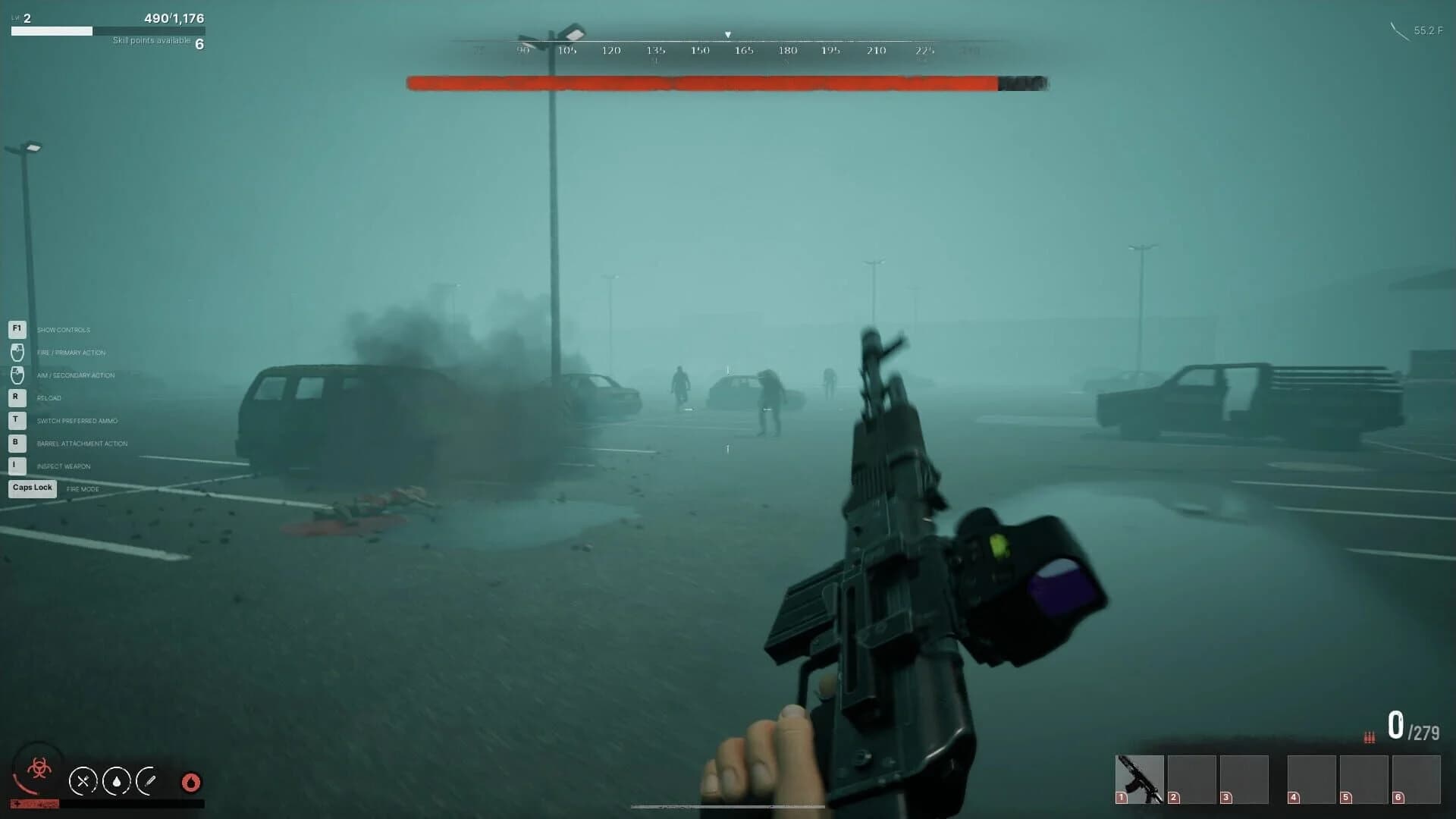Image resolution: width=1456 pixels, height=819 pixels.
Task: Select the thermometer temperature status icon
Action: pos(151,781)
